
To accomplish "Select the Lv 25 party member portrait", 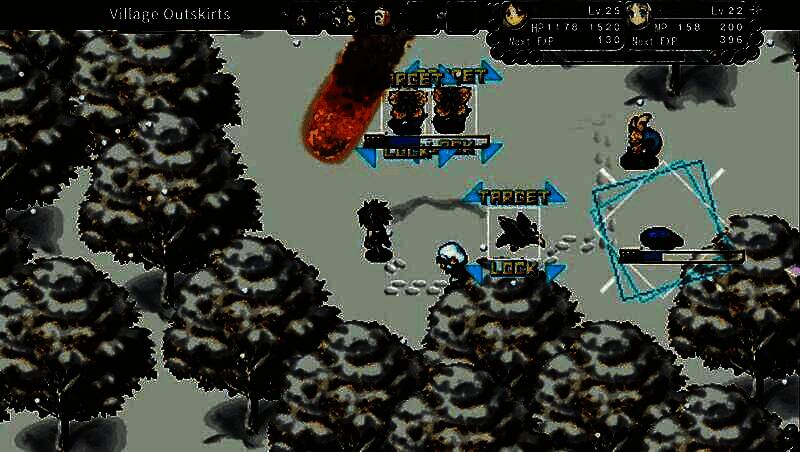I will click(x=514, y=15).
